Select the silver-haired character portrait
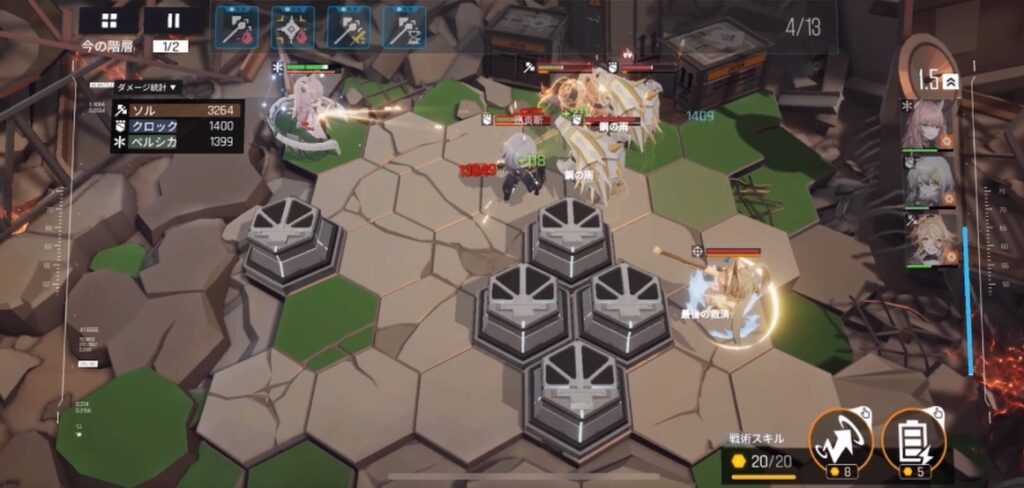The height and width of the screenshot is (488, 1024). 926,181
